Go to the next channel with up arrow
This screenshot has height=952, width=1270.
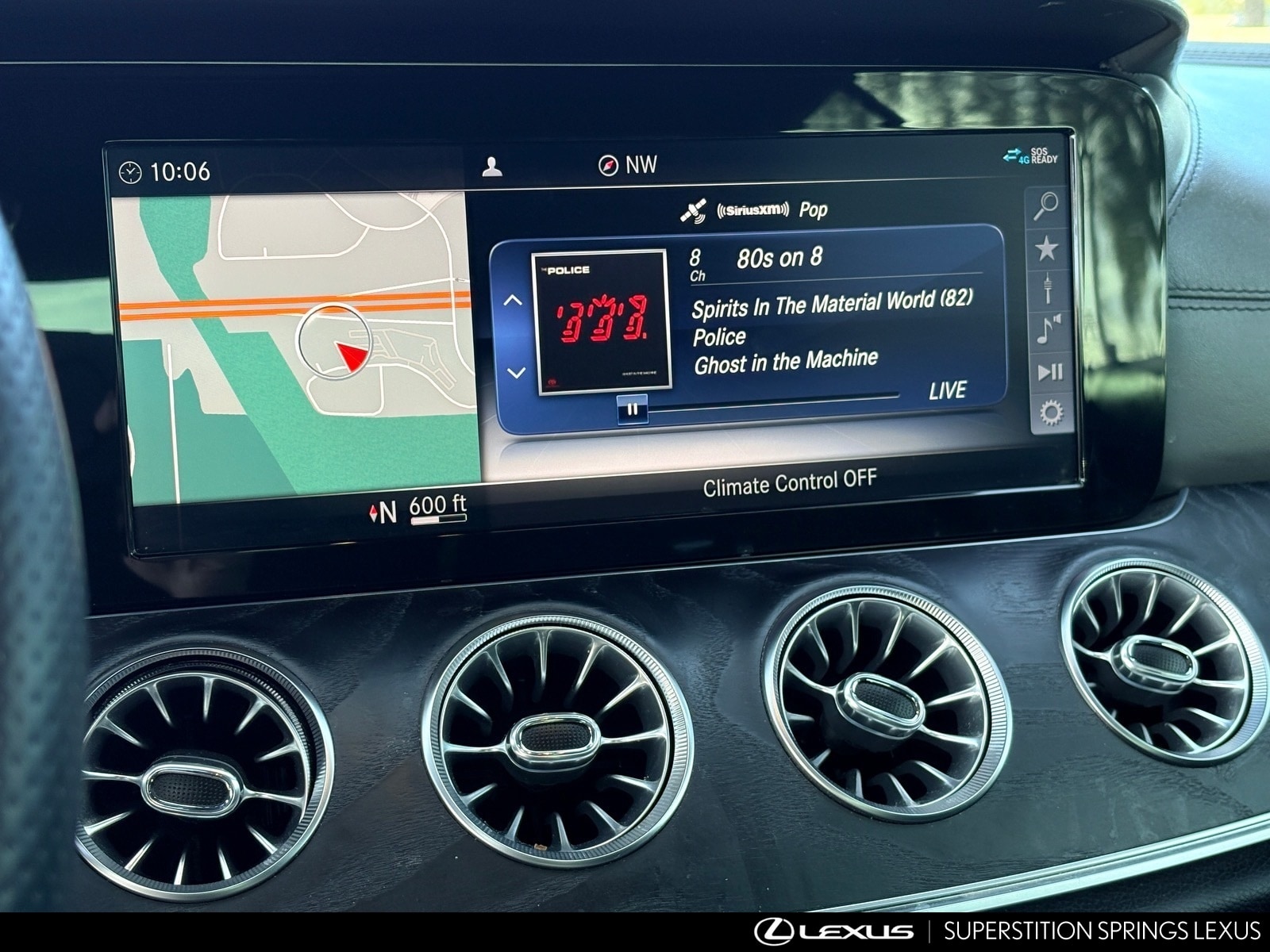click(513, 301)
